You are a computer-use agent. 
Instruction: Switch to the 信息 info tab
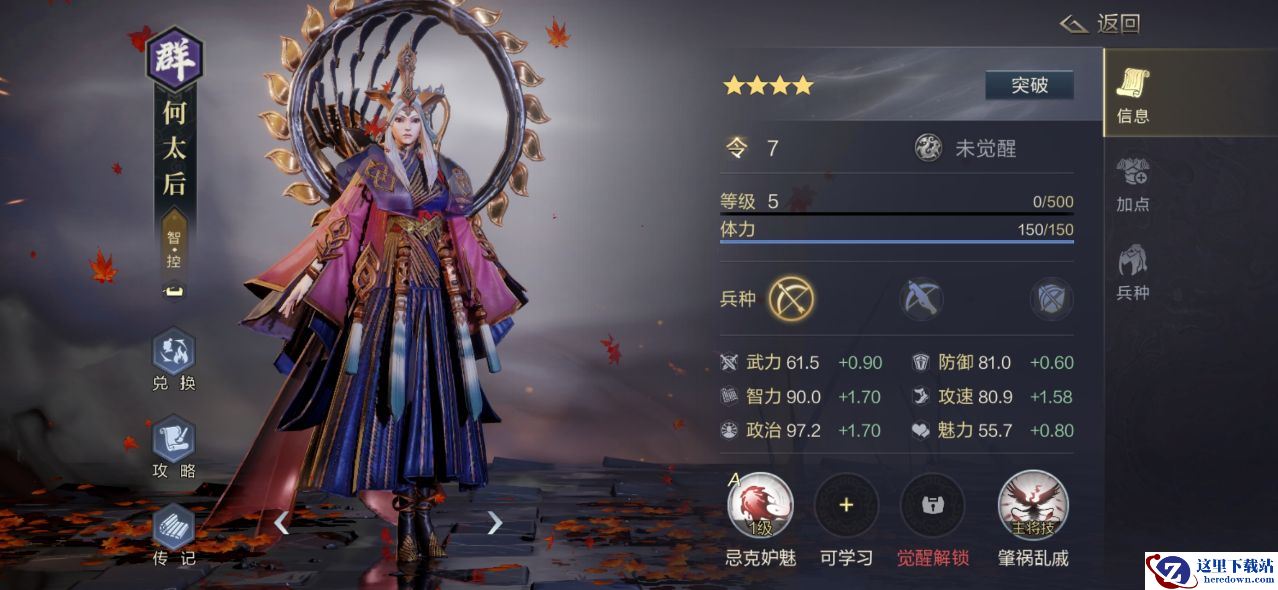coord(1133,95)
